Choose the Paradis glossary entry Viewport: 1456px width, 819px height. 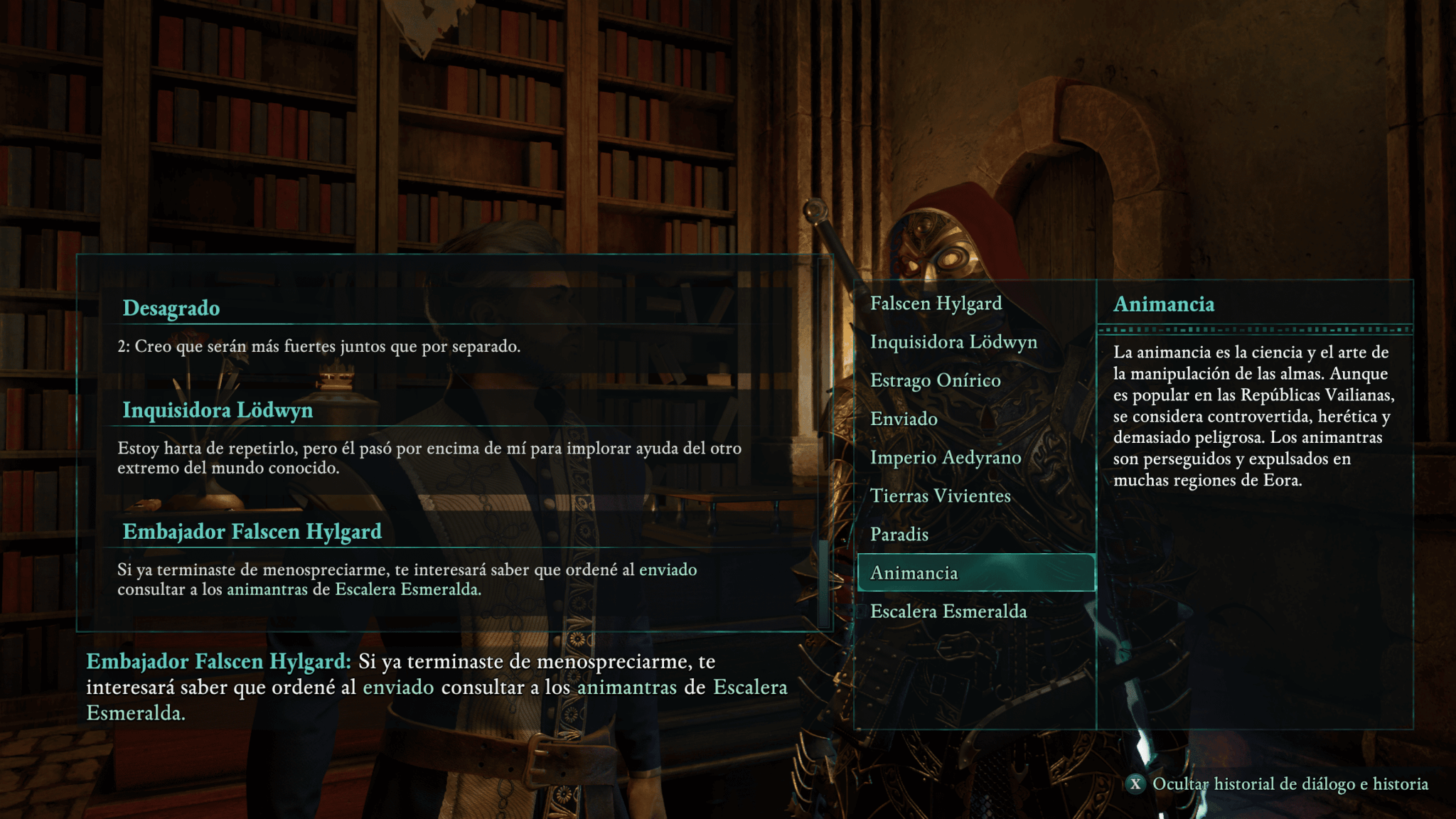899,534
